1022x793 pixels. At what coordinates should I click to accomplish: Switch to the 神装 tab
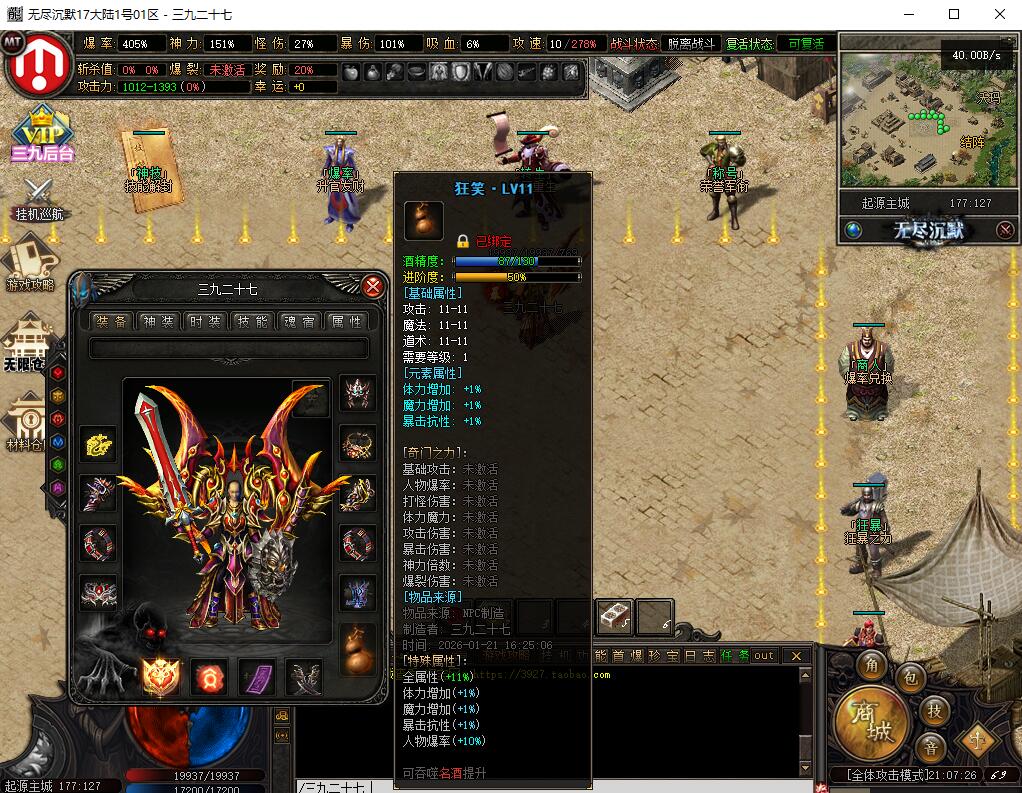[158, 321]
